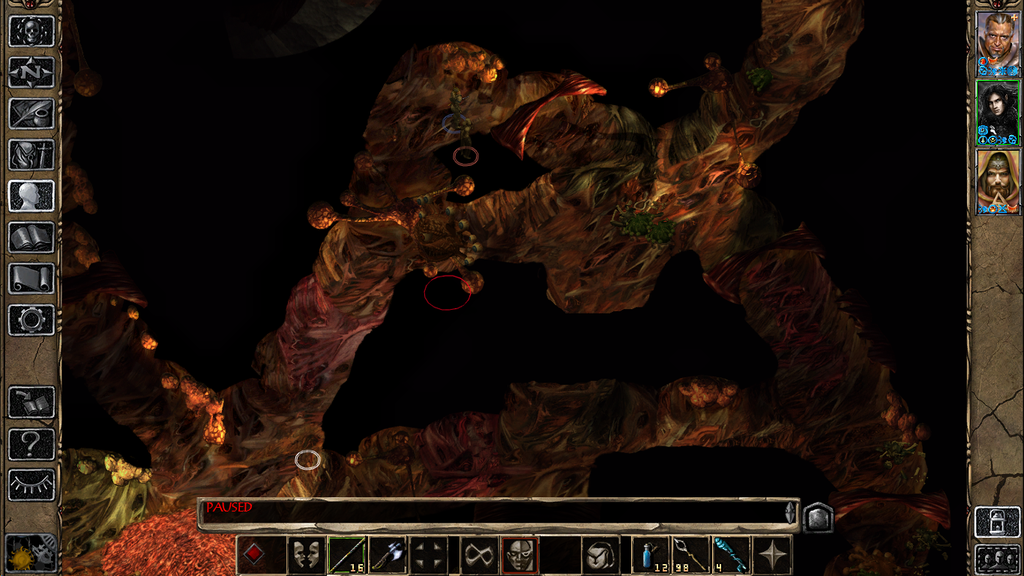
Task: Equip the staff weapon slot showing 16
Action: tap(347, 554)
